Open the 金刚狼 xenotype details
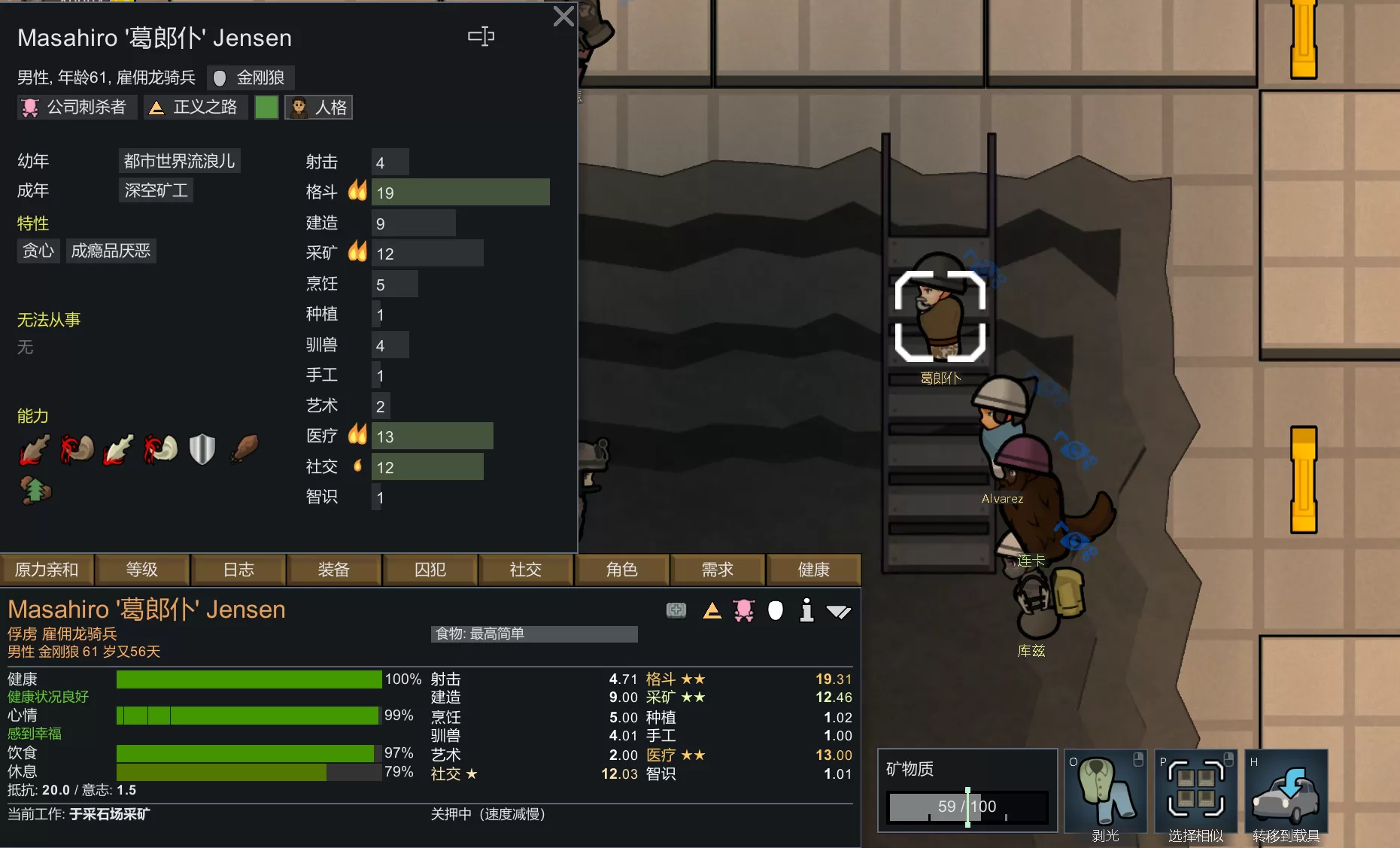The height and width of the screenshot is (848, 1400). [251, 78]
